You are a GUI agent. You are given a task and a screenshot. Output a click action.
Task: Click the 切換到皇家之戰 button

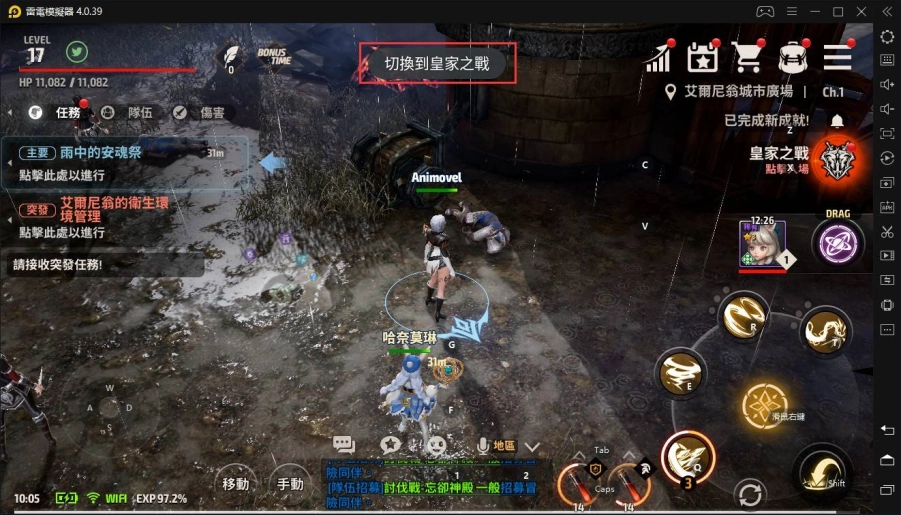pyautogui.click(x=438, y=64)
